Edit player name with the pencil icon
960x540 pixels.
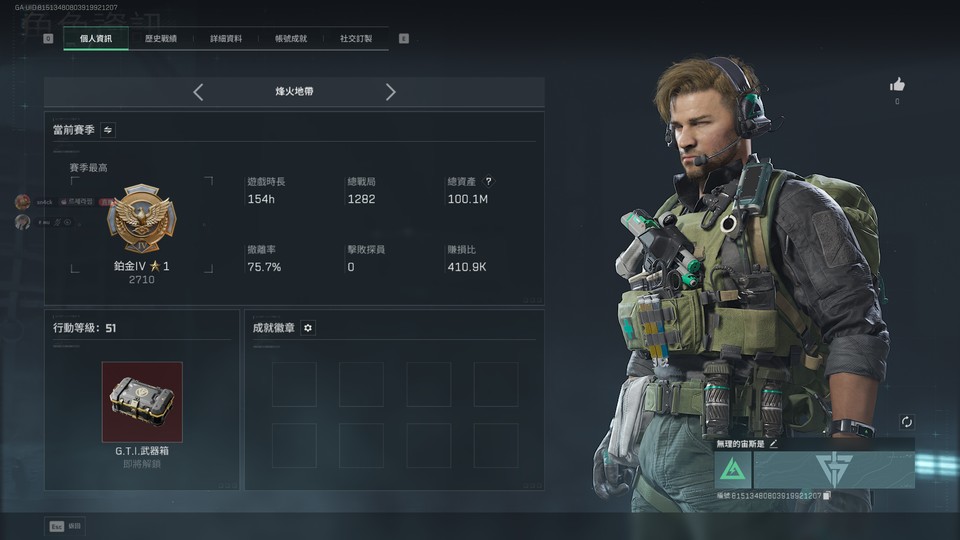pyautogui.click(x=773, y=443)
